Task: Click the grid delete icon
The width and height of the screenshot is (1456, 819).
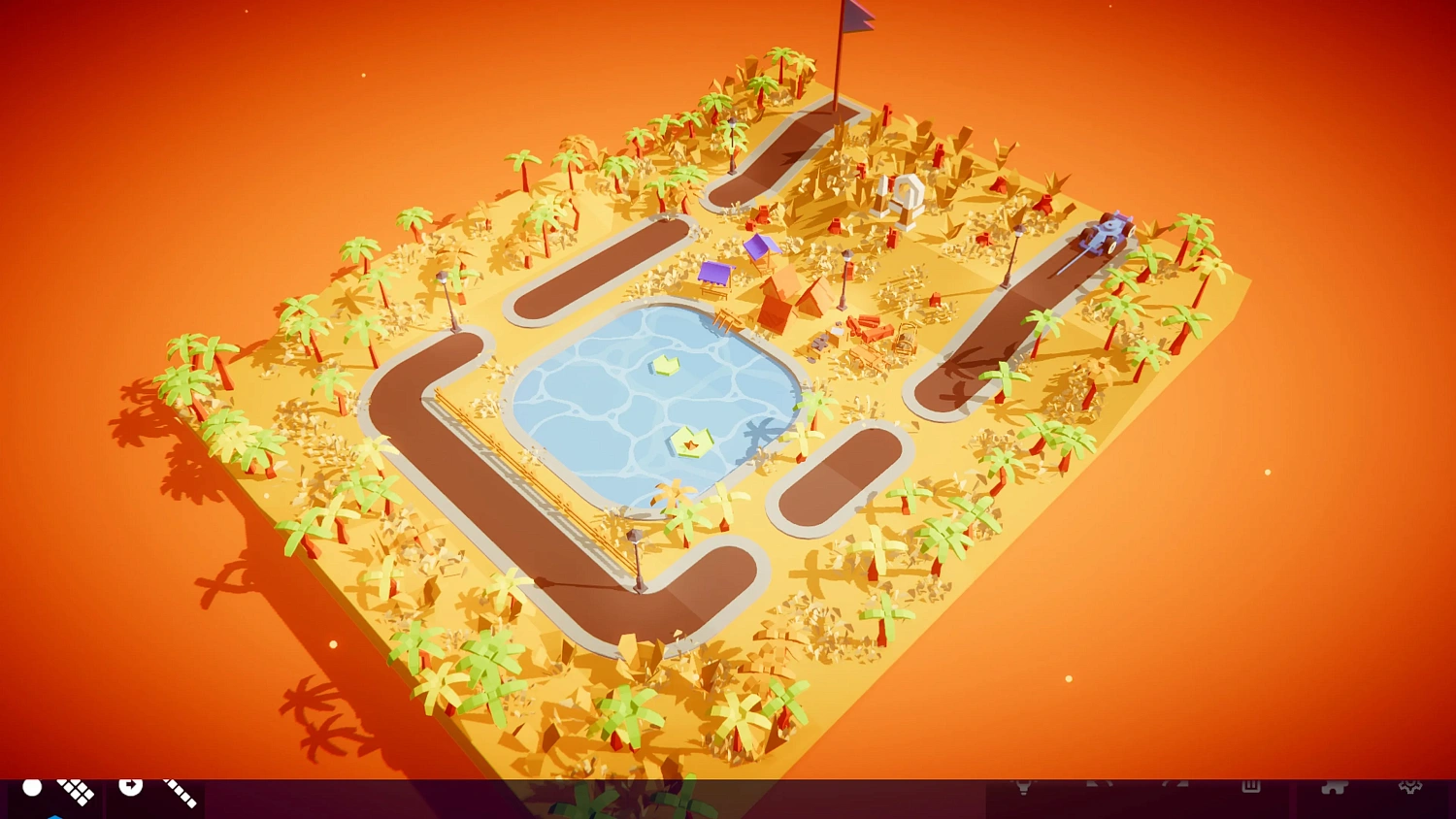Action: pyautogui.click(x=1252, y=786)
